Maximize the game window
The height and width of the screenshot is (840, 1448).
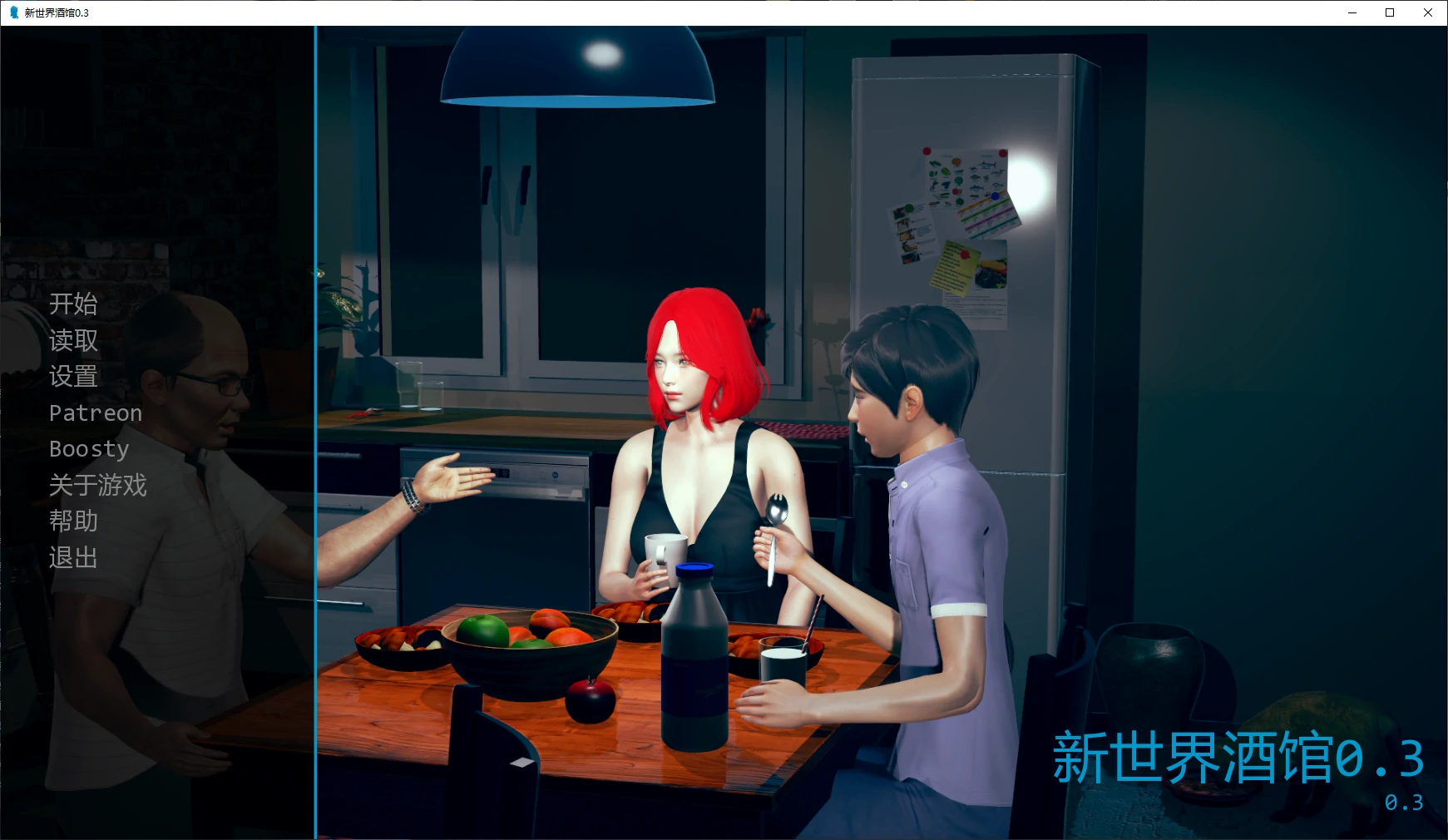(1389, 12)
